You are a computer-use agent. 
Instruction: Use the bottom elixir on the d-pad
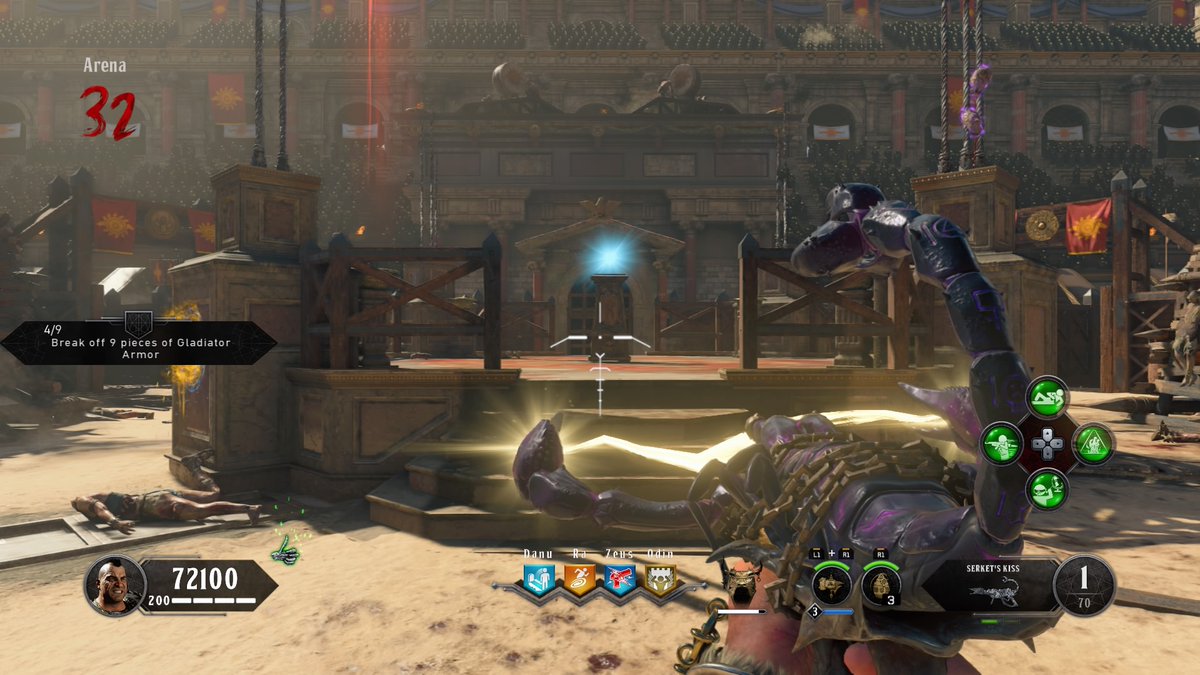pyautogui.click(x=1048, y=489)
